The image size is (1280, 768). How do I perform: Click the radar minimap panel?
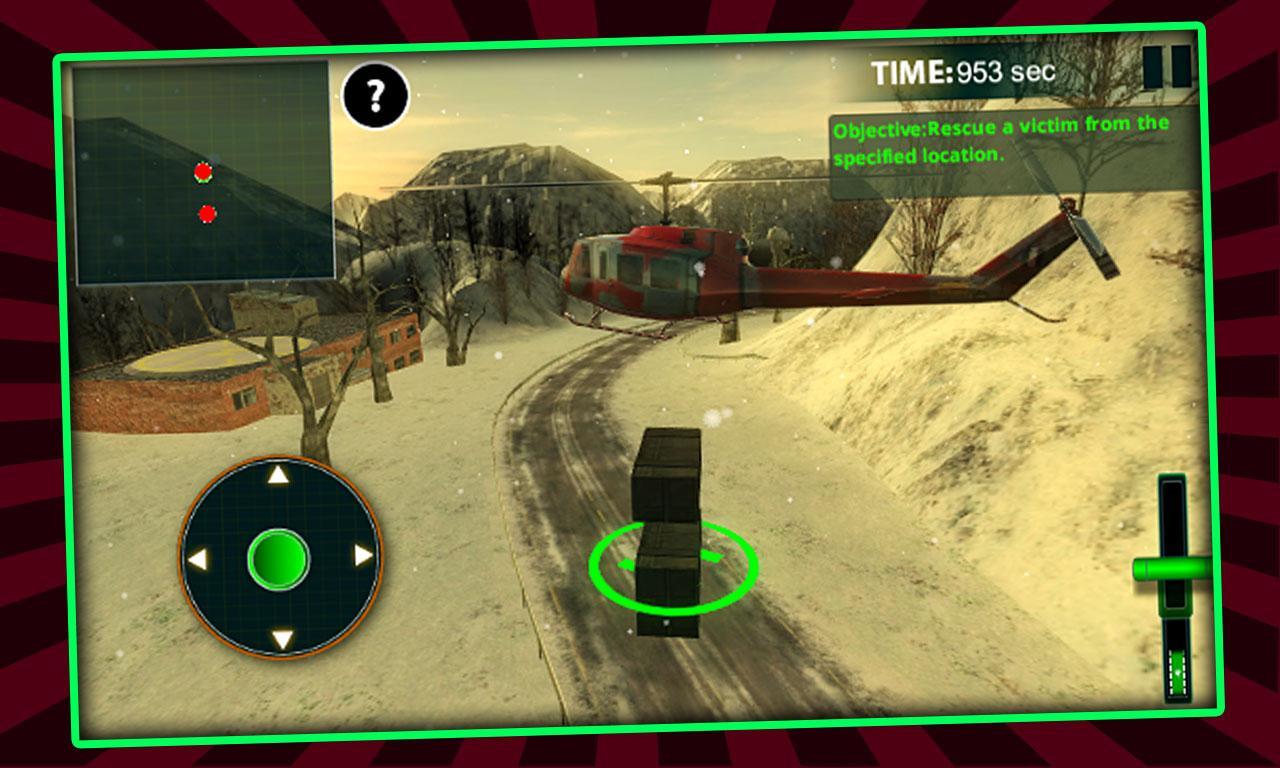pyautogui.click(x=204, y=172)
